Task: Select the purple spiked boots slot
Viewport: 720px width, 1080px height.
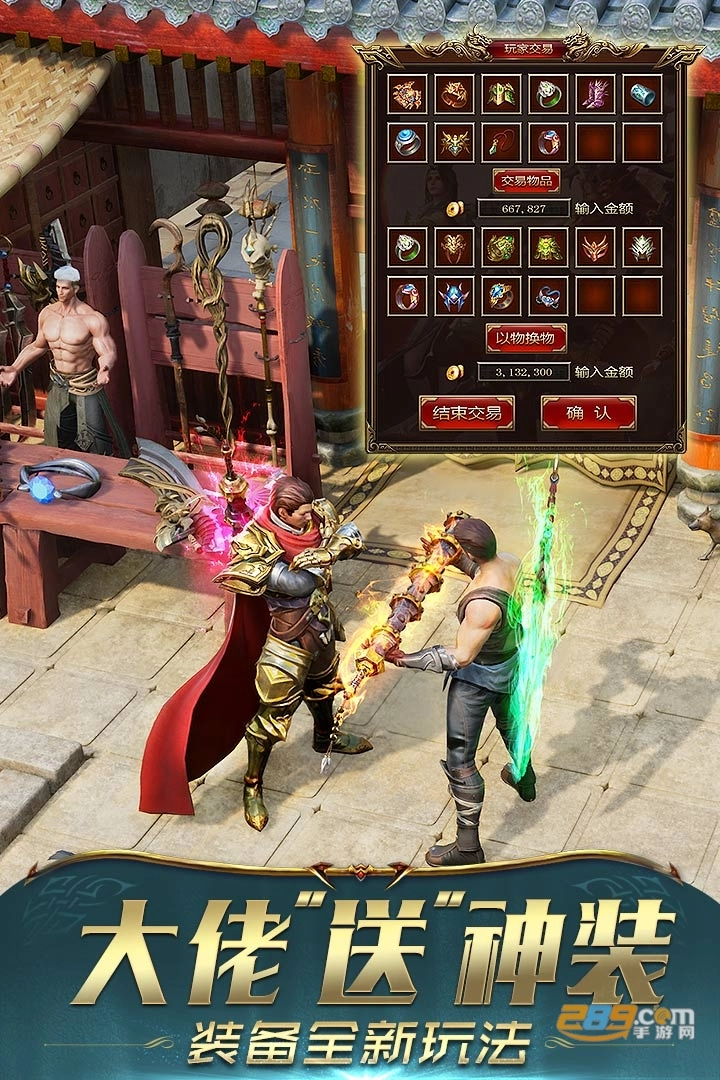Action: 596,94
